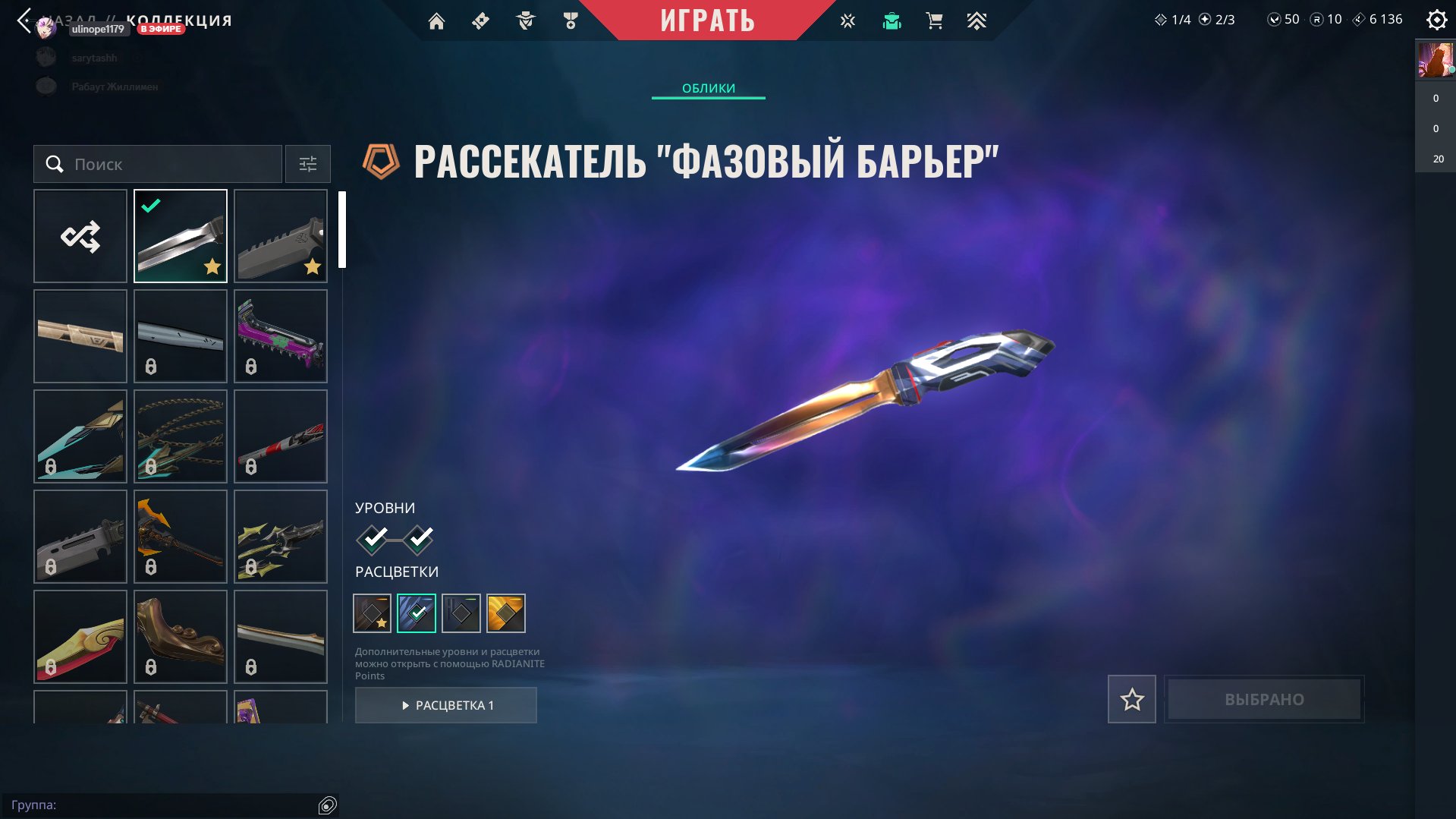Select level 1 checkmark under УРОВНИ
Viewport: 1456px width, 819px height.
(x=371, y=540)
